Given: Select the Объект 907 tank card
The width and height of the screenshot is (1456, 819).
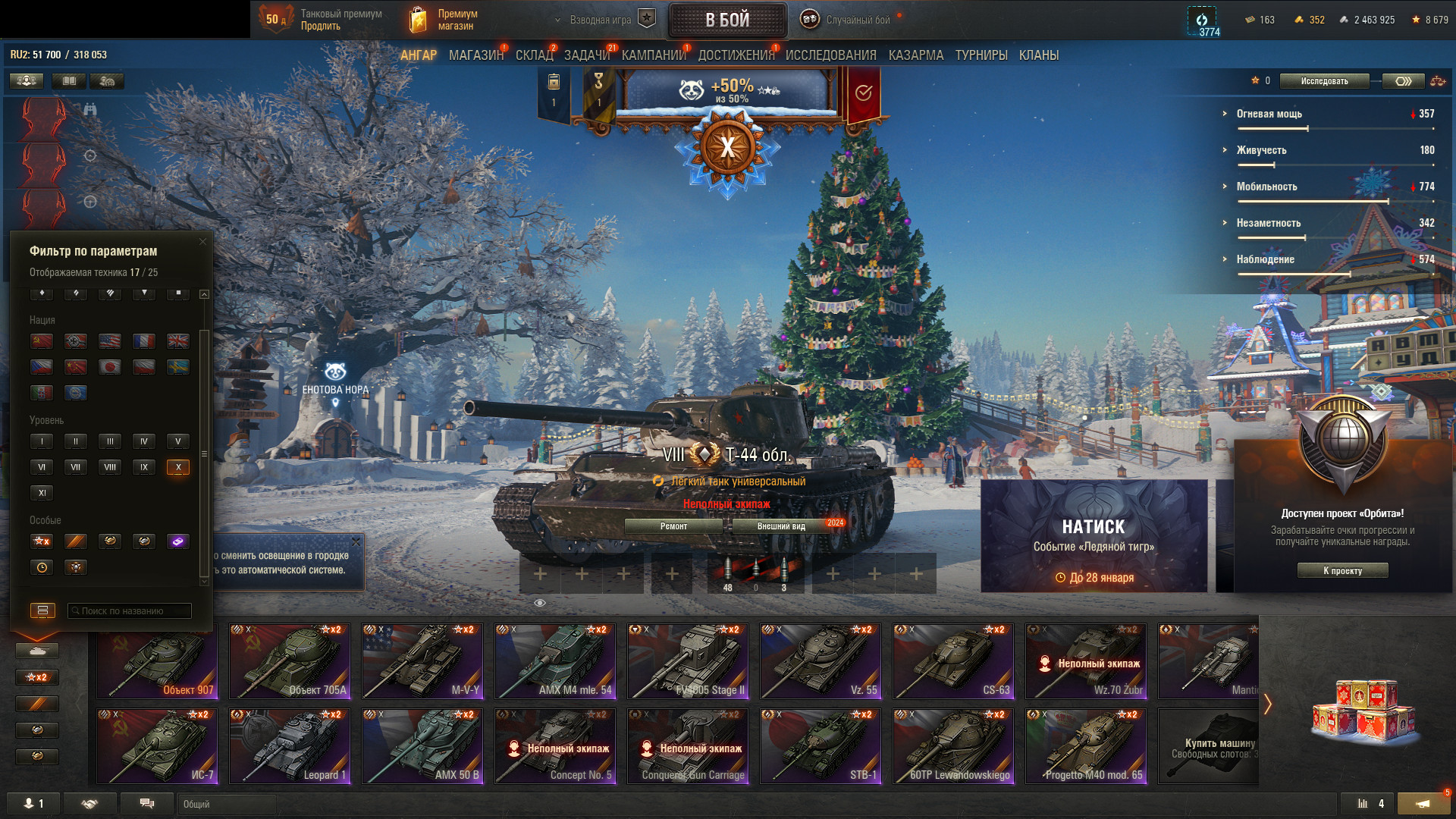Looking at the screenshot, I should coord(157,661).
